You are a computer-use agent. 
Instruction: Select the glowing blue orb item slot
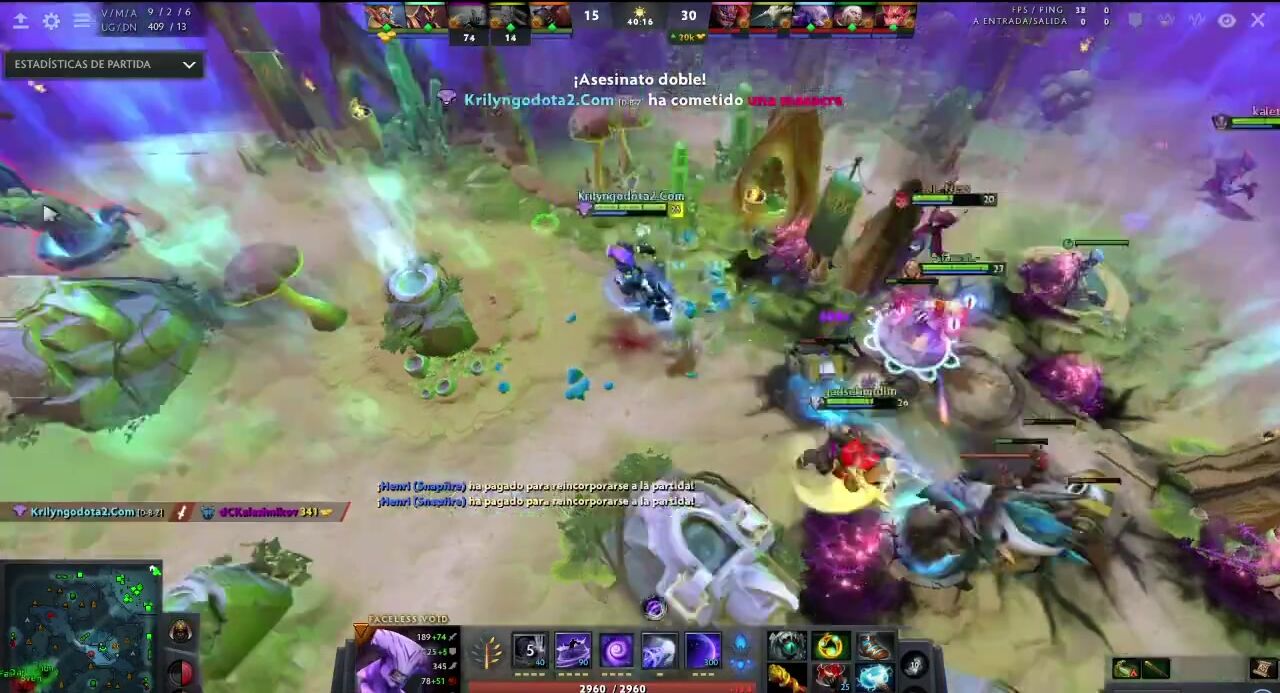[874, 677]
